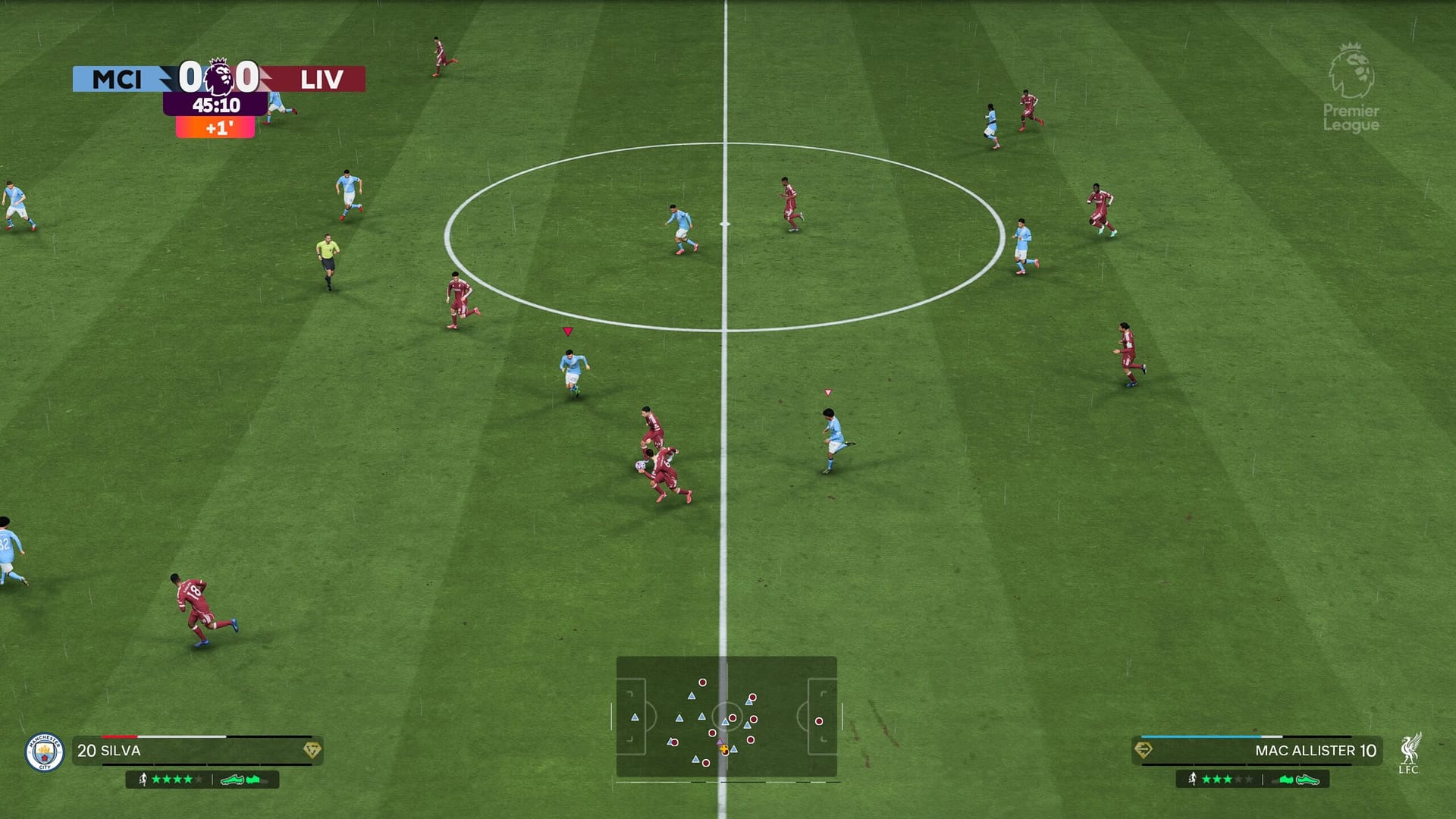Click the yellow ball marker on the radar minimap

pos(723,748)
